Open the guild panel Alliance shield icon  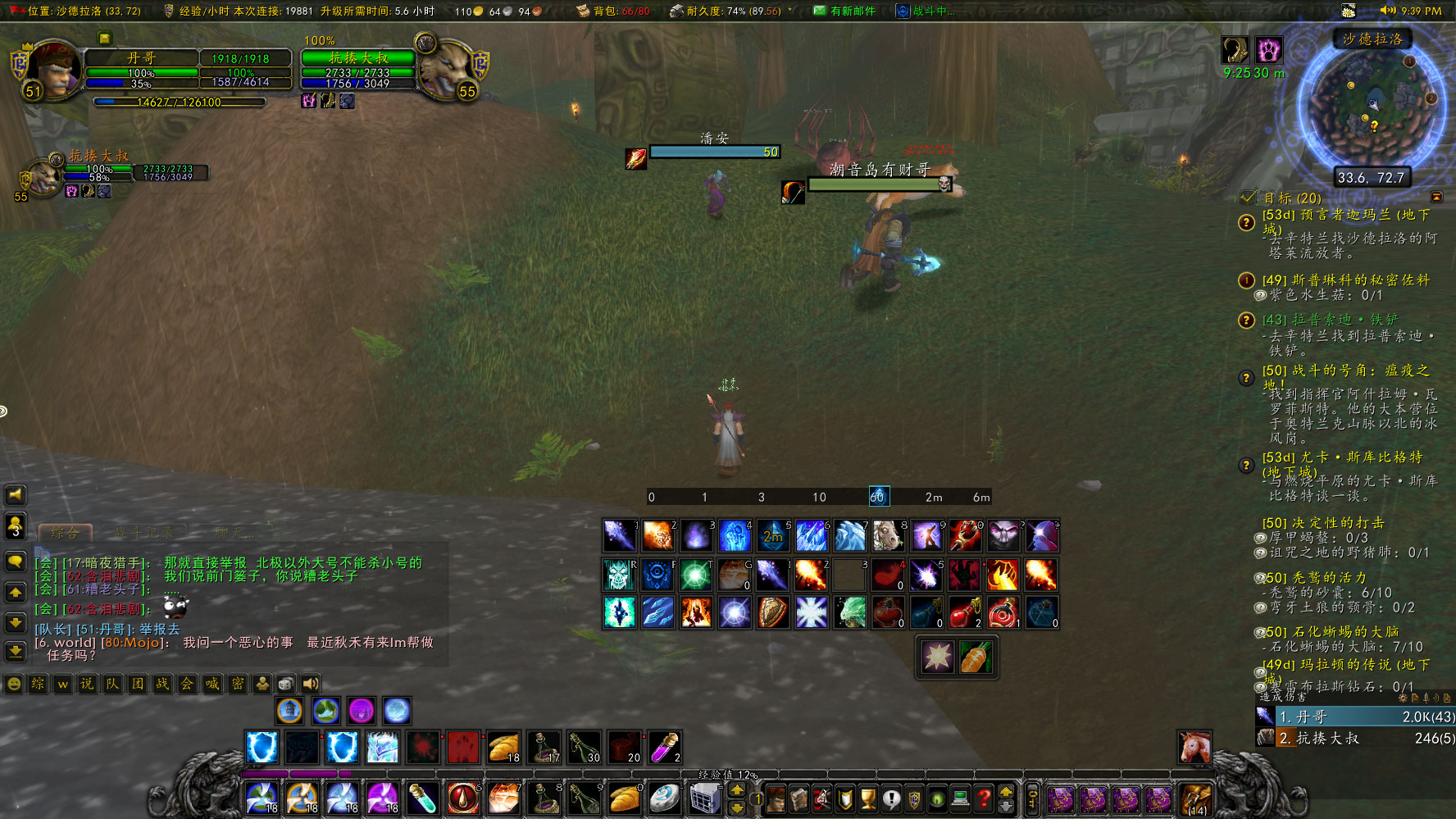[912, 799]
